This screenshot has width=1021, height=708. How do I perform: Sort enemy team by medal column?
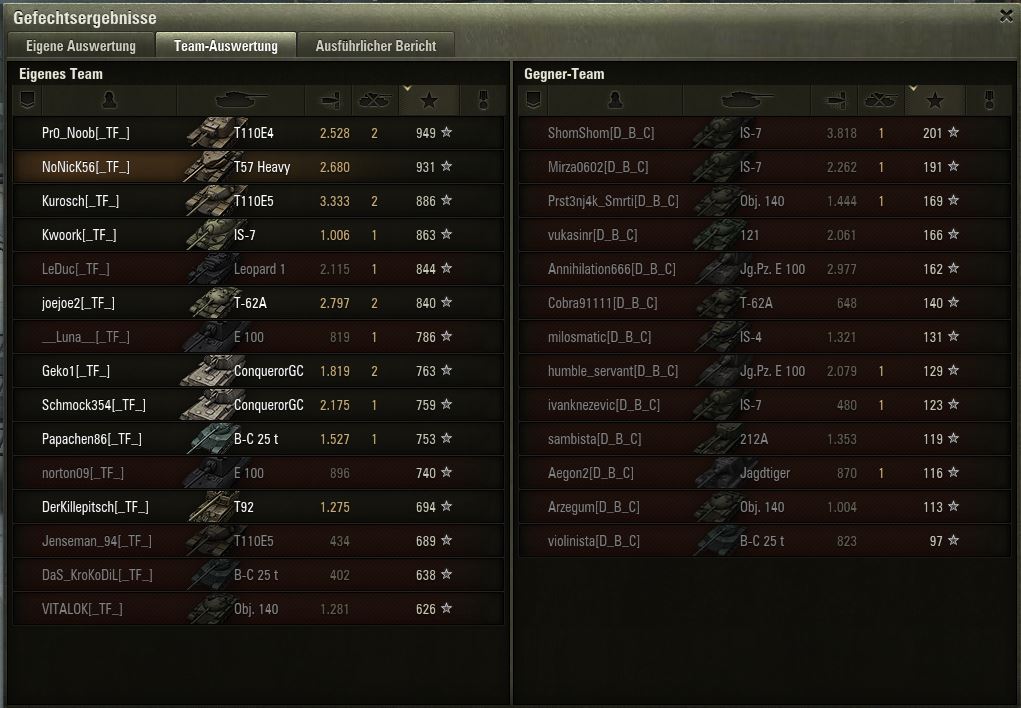pos(990,100)
